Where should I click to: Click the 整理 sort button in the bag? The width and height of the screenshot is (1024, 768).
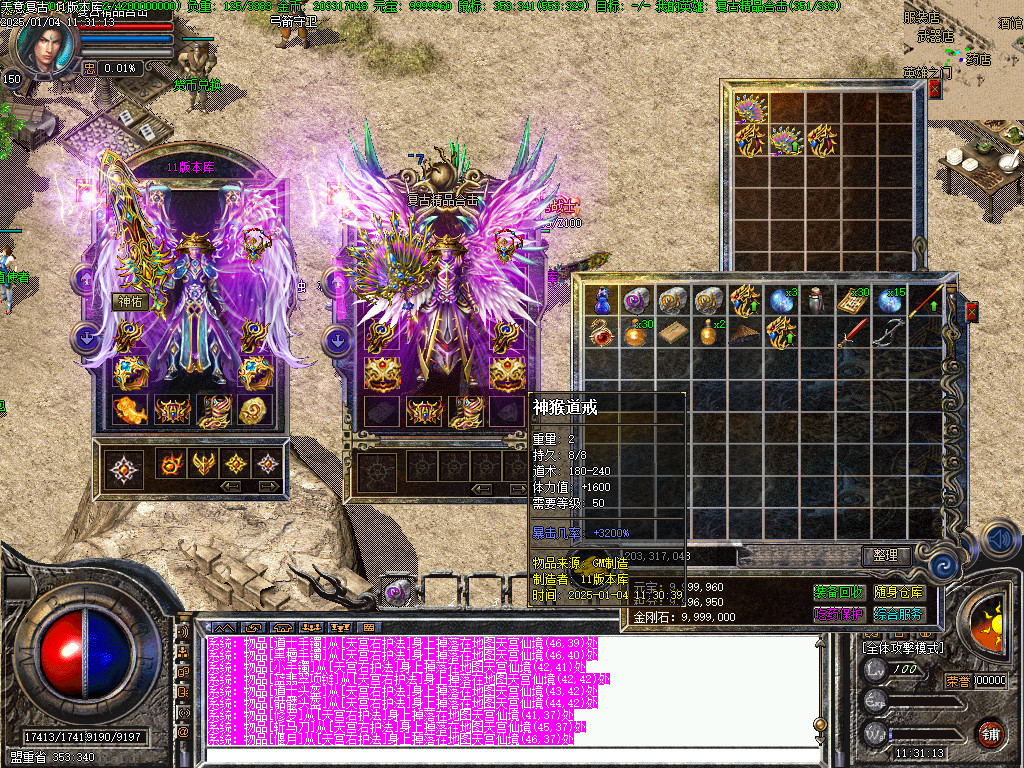pos(886,555)
